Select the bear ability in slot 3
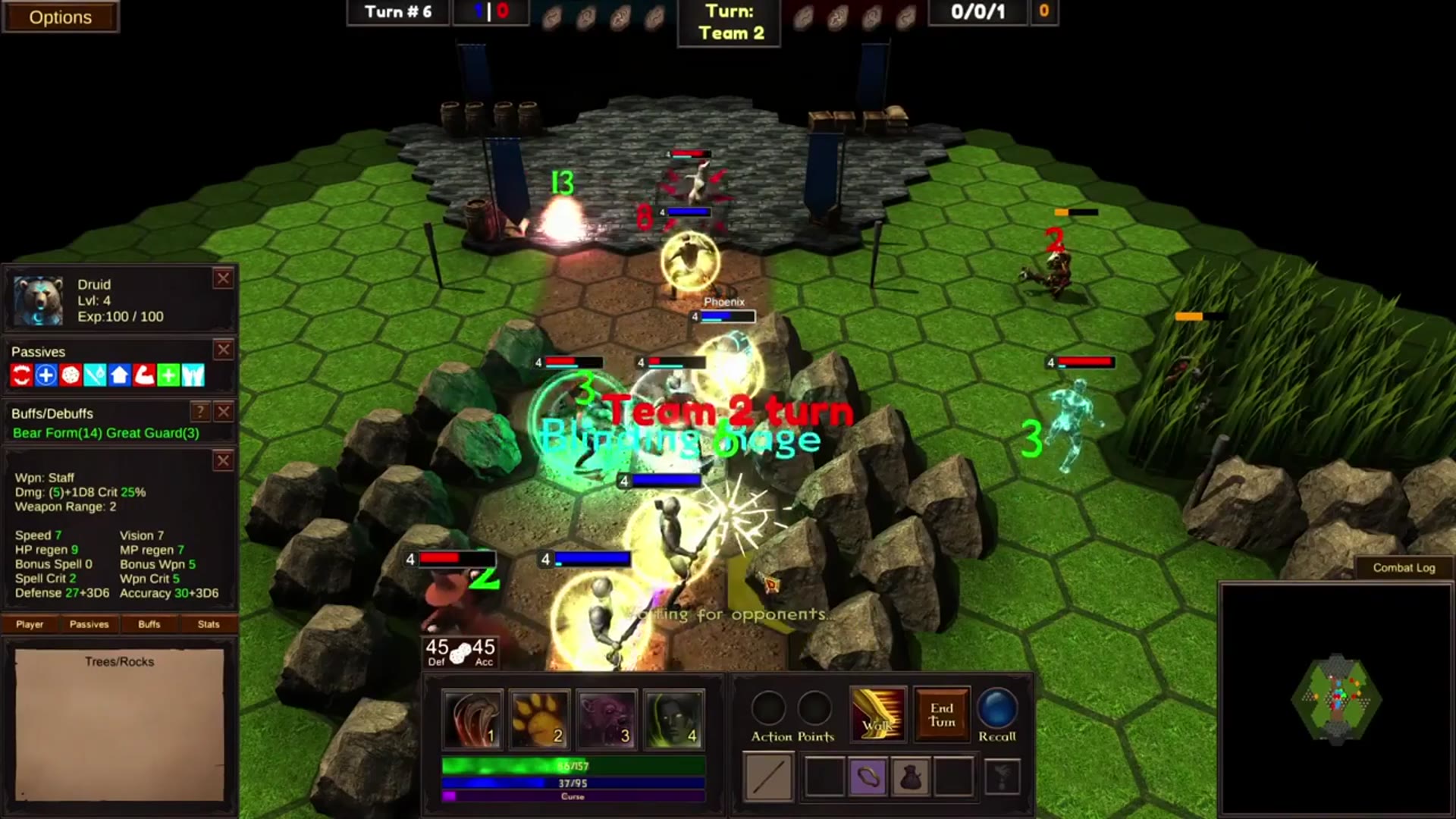Image resolution: width=1456 pixels, height=819 pixels. click(x=607, y=717)
